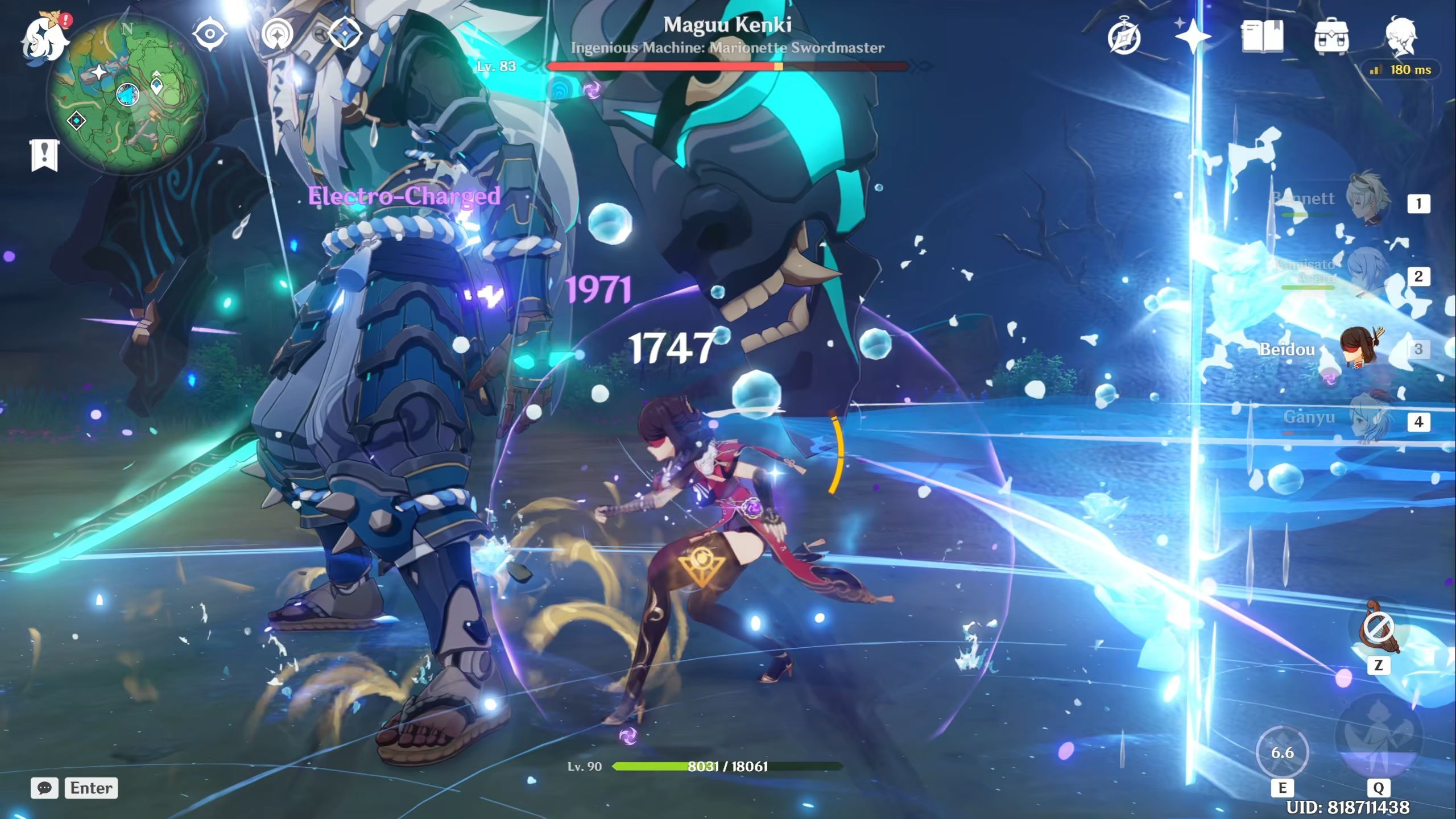Open the circular minimap

pyautogui.click(x=127, y=96)
